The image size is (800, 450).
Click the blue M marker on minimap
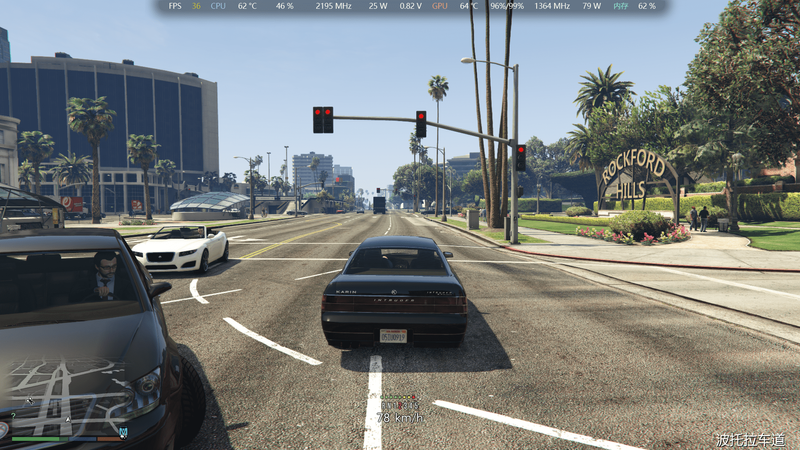pyautogui.click(x=123, y=432)
